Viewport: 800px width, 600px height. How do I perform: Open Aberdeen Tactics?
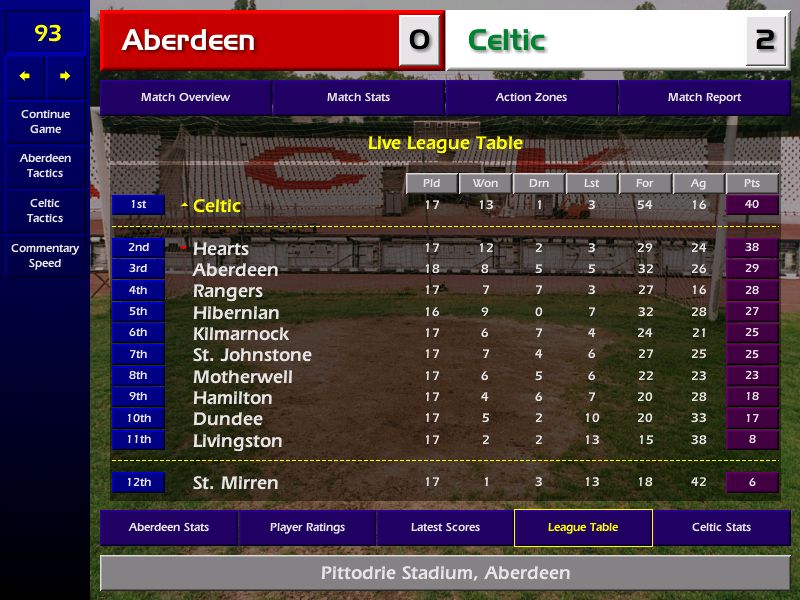pyautogui.click(x=45, y=165)
